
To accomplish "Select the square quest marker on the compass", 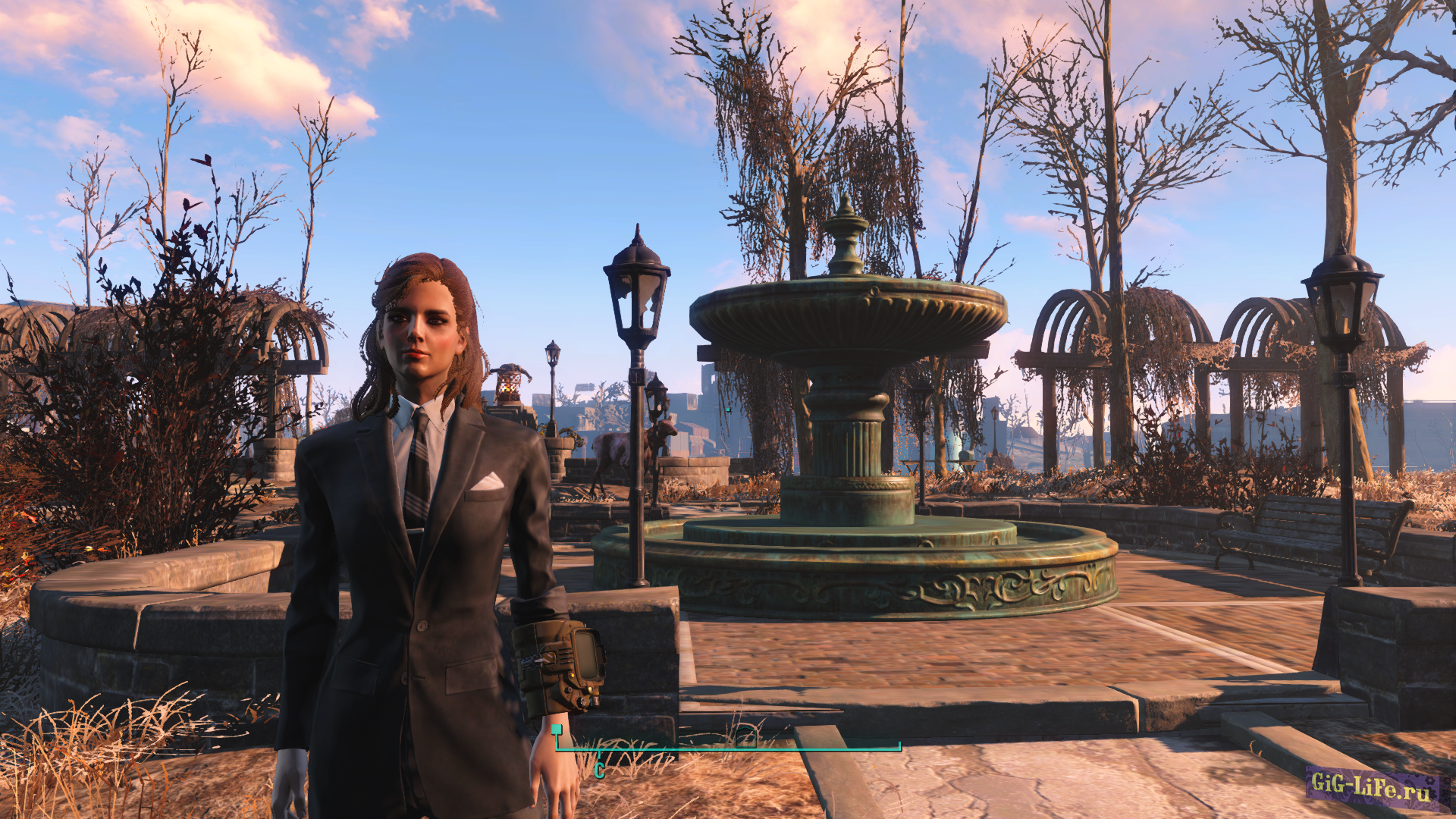I will (x=557, y=730).
